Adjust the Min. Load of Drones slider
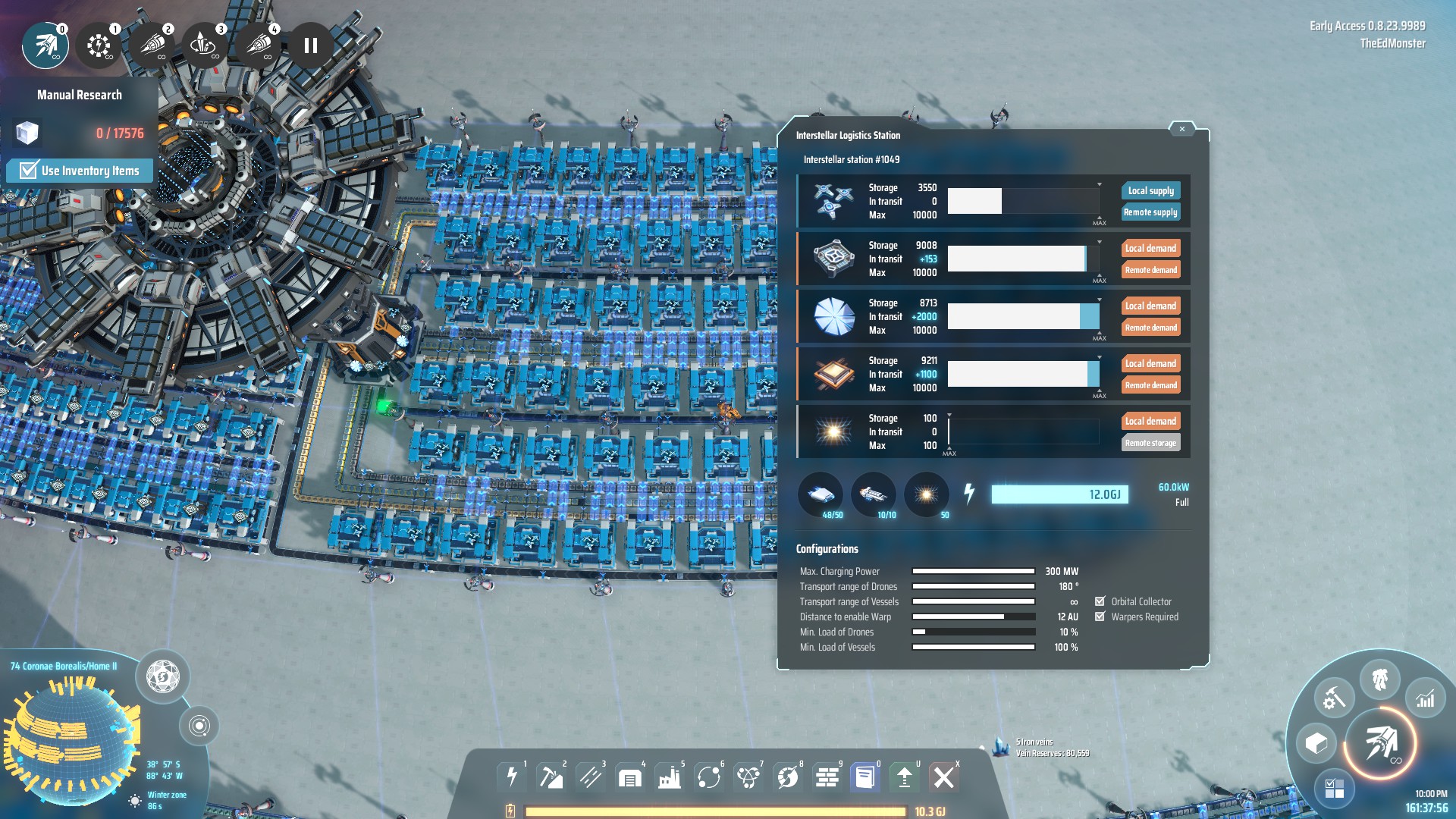1456x819 pixels. coord(973,632)
